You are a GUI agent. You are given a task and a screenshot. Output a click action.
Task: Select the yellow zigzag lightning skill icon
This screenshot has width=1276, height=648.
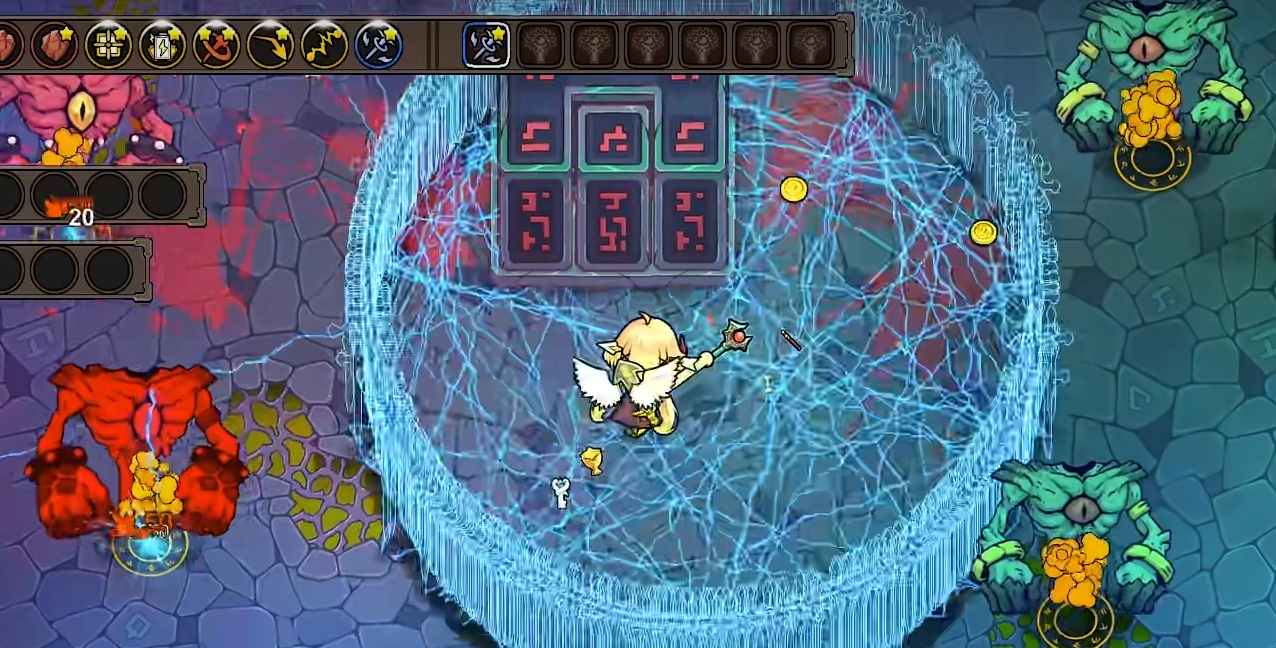[324, 45]
